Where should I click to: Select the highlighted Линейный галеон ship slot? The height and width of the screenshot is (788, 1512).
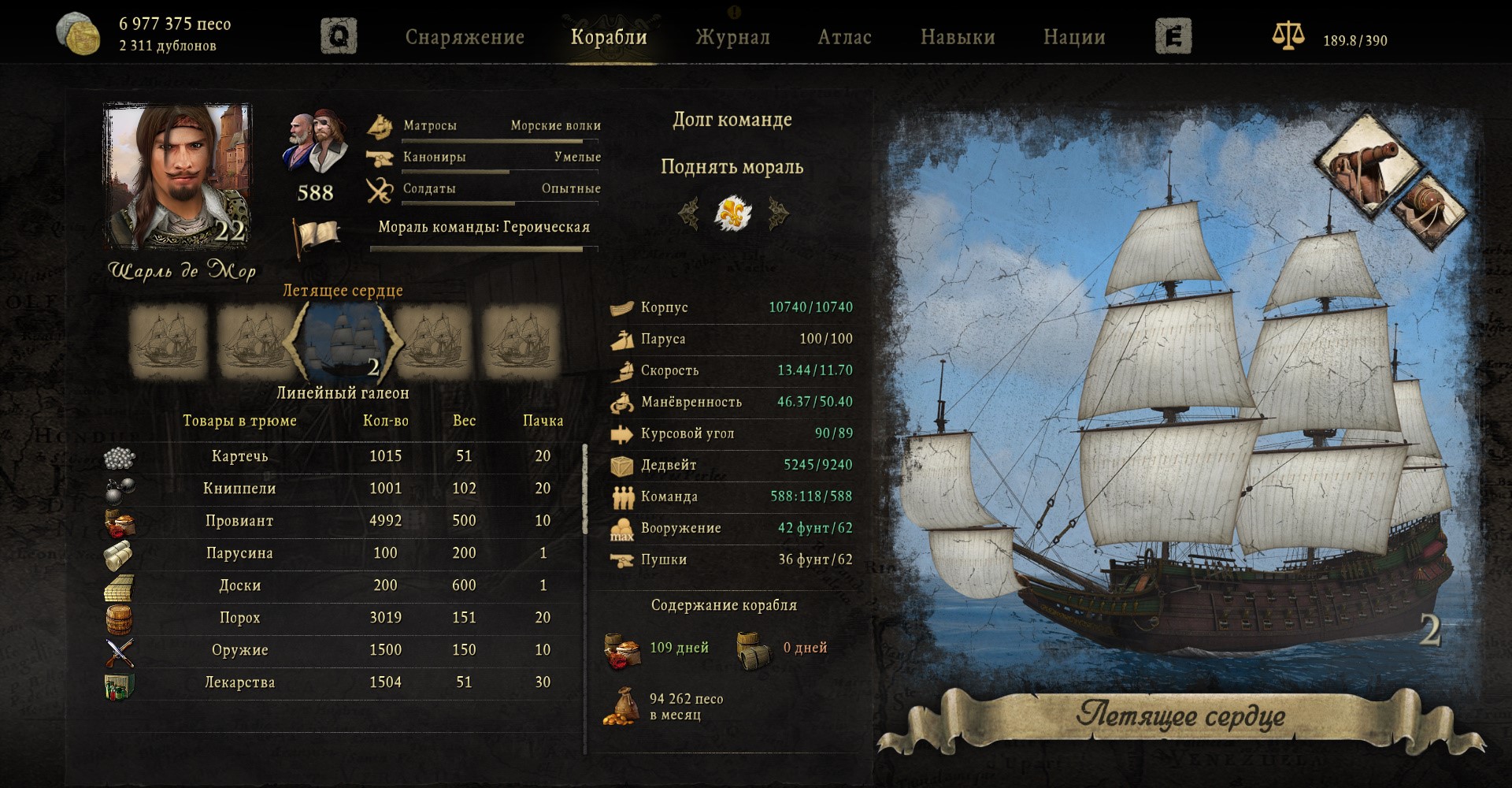343,342
